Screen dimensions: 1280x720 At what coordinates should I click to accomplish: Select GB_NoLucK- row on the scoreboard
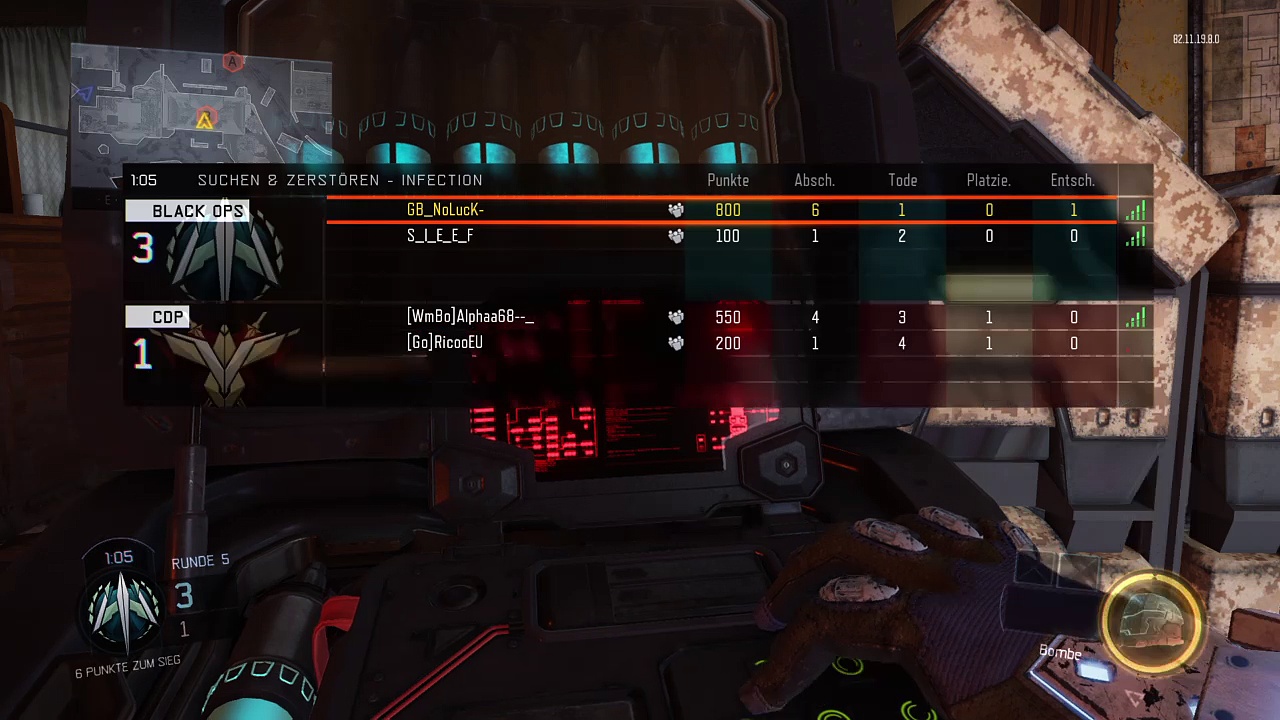pyautogui.click(x=445, y=210)
